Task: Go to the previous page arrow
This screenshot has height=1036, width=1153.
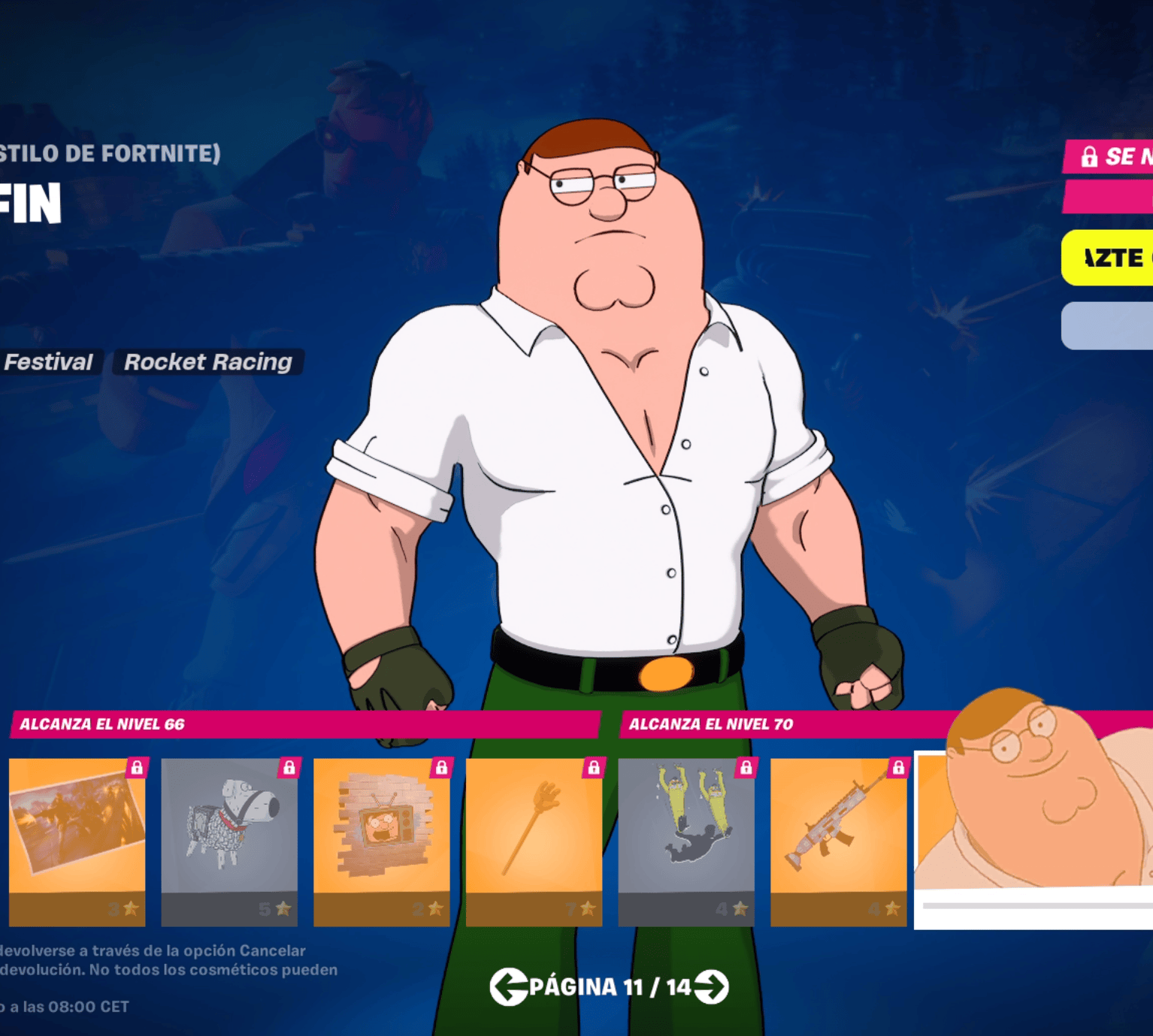Action: pyautogui.click(x=508, y=986)
